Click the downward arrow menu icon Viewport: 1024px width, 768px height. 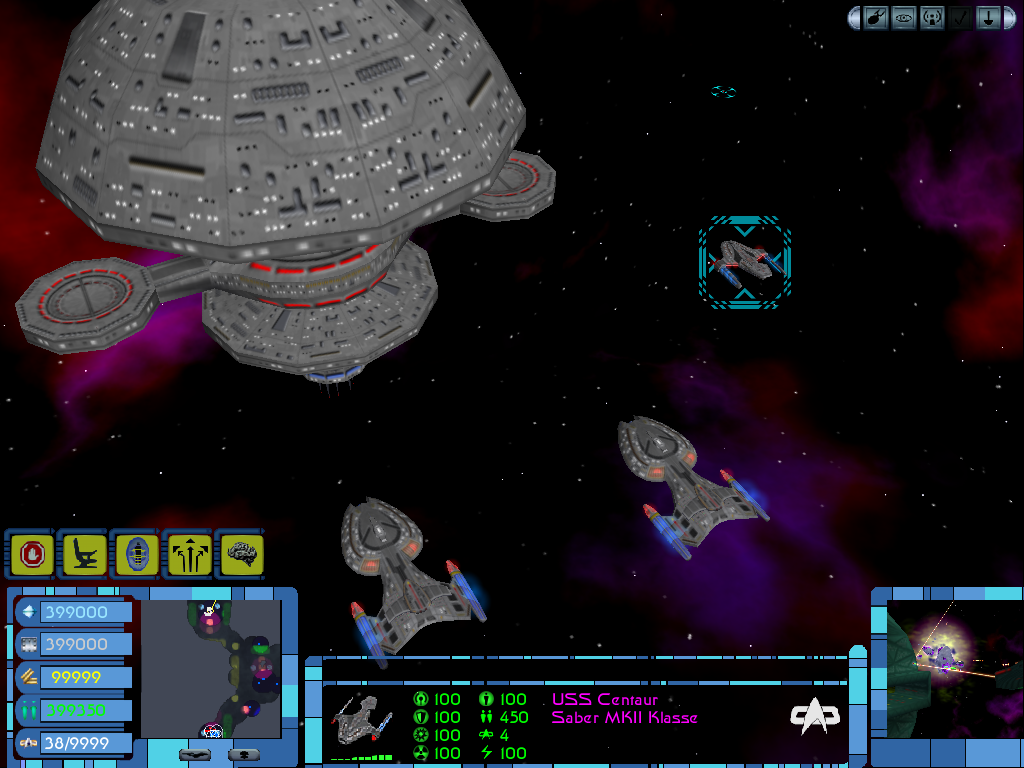tap(987, 18)
